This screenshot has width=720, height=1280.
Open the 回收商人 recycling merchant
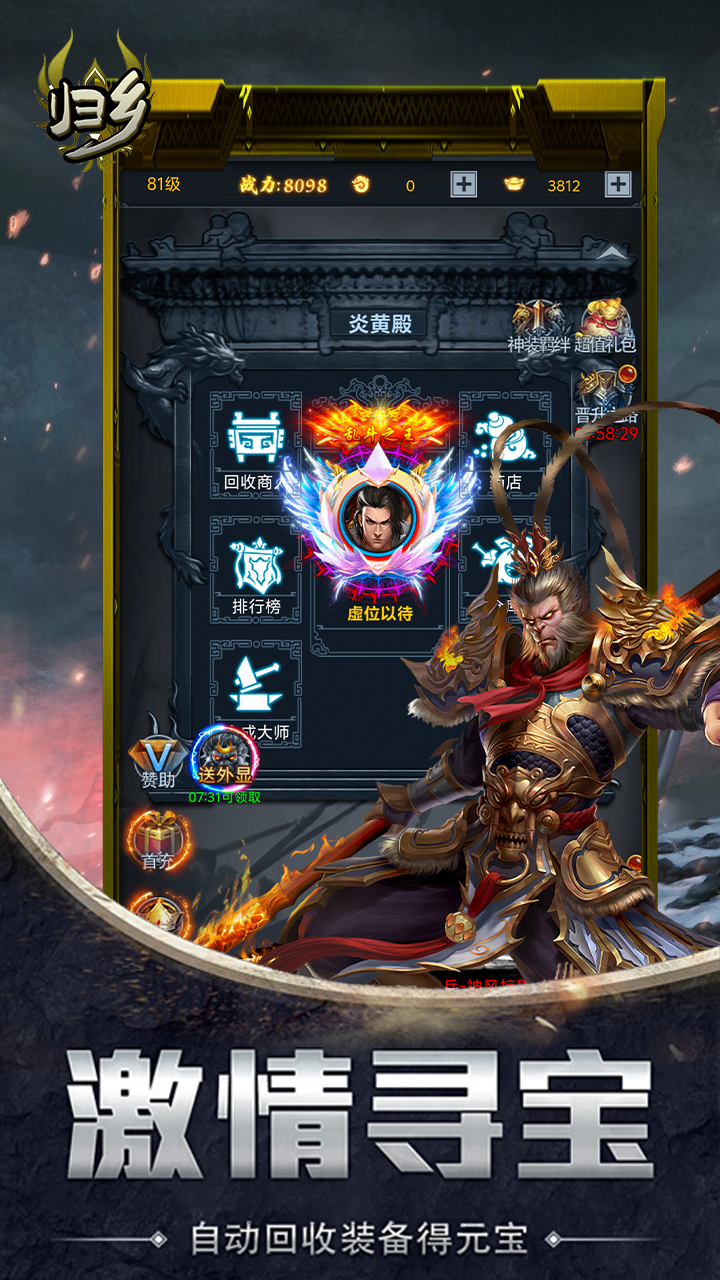[x=254, y=446]
